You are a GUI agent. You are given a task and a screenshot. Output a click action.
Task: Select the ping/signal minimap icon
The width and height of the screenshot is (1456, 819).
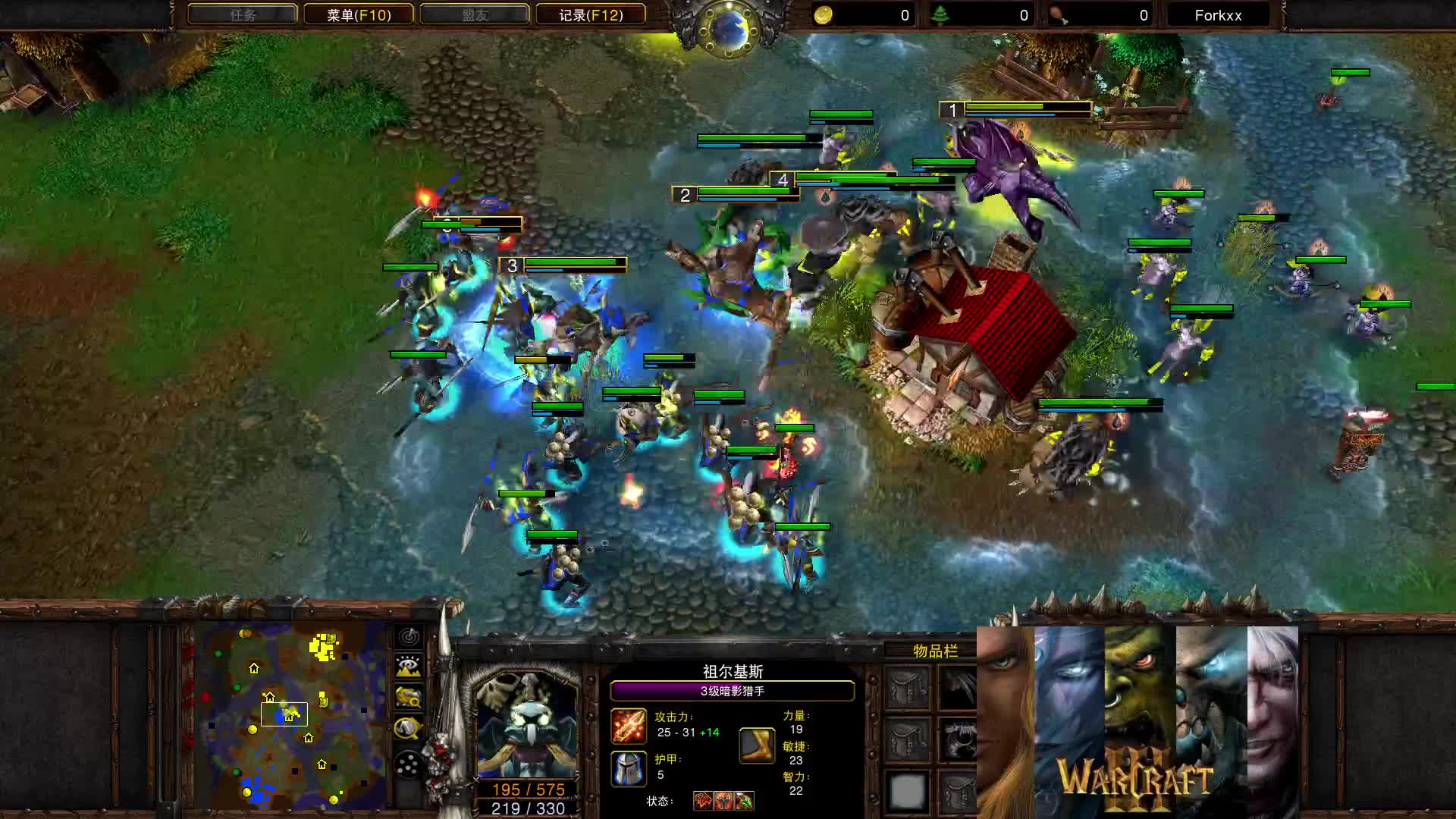[x=408, y=636]
